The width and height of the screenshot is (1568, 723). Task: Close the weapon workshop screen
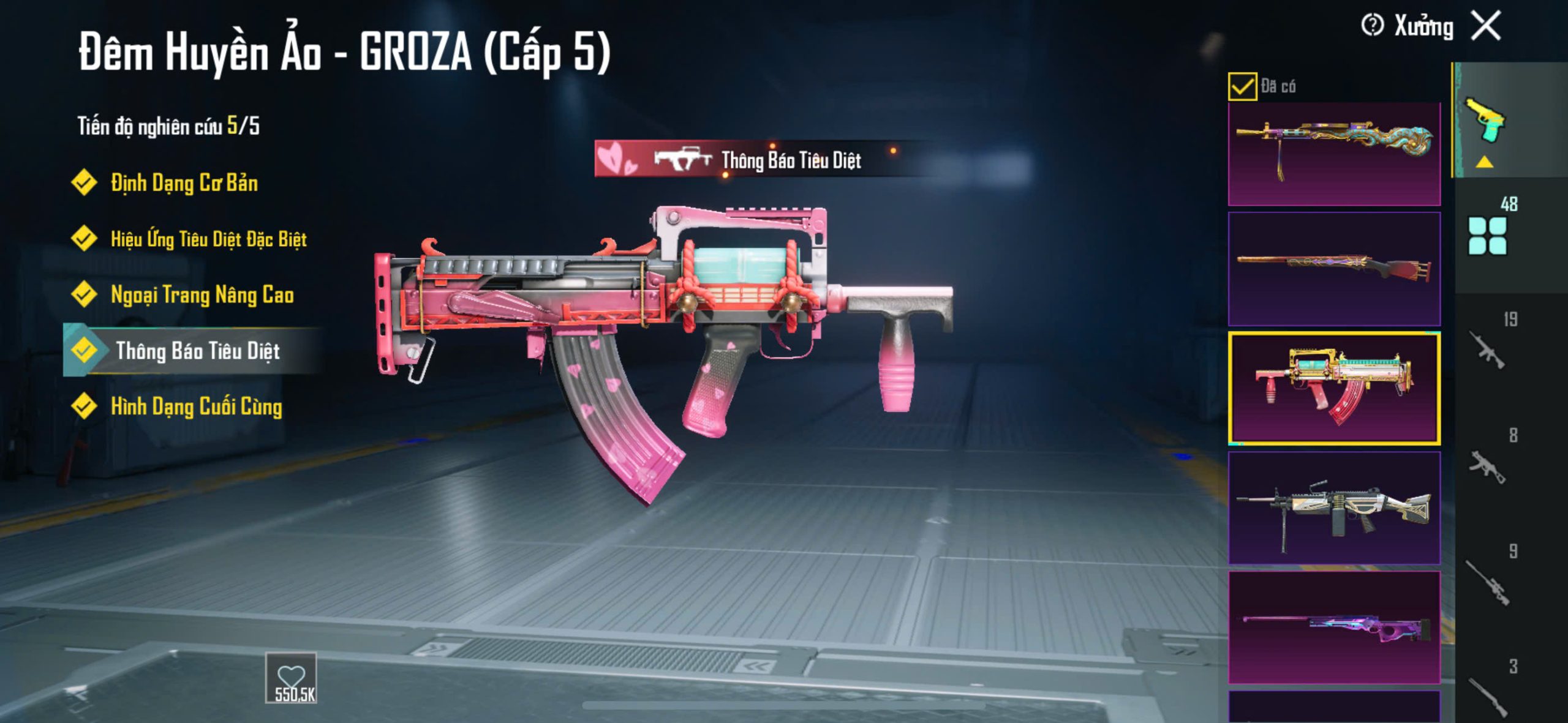1487,26
